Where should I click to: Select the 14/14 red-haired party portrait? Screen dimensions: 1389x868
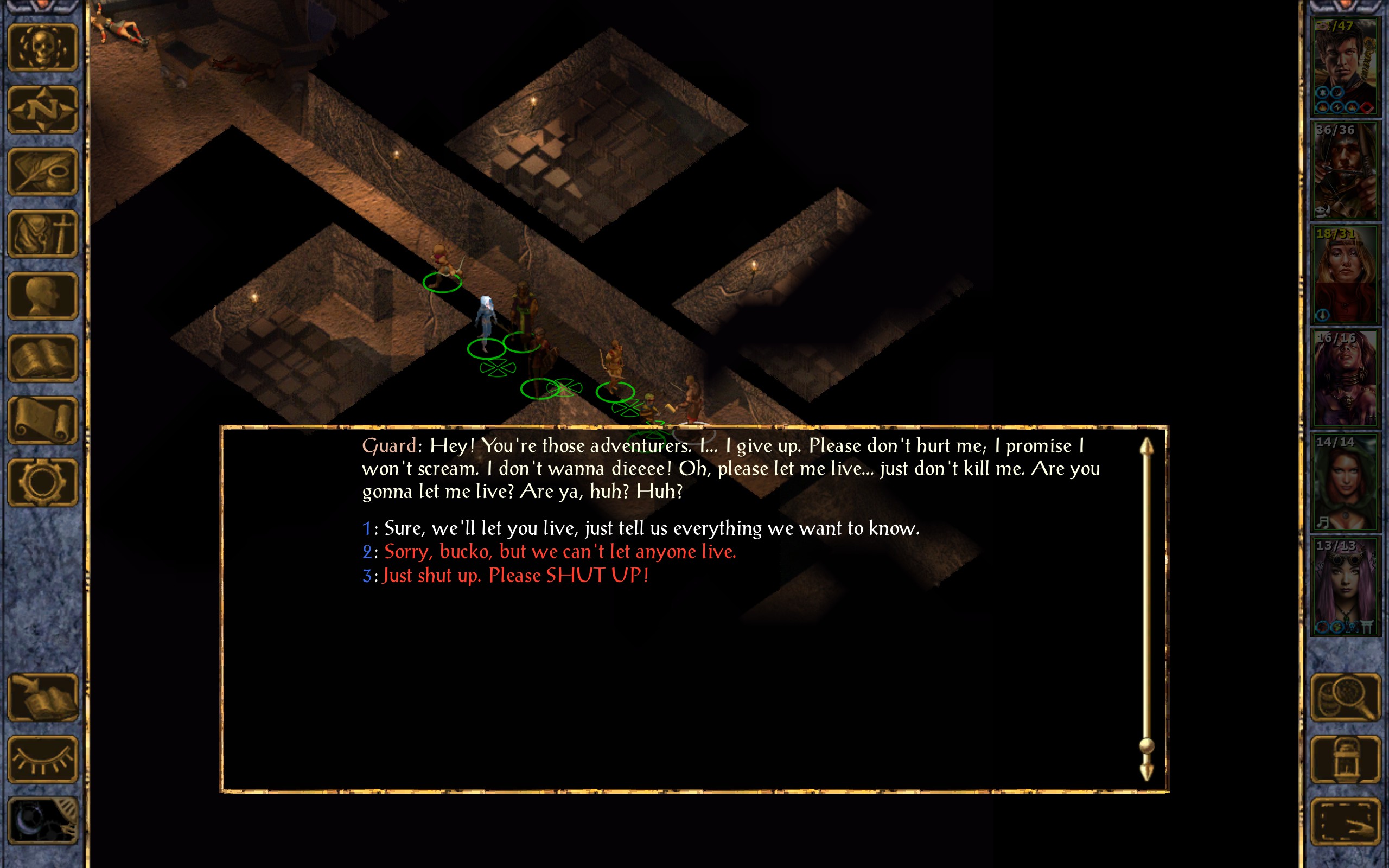(x=1345, y=482)
